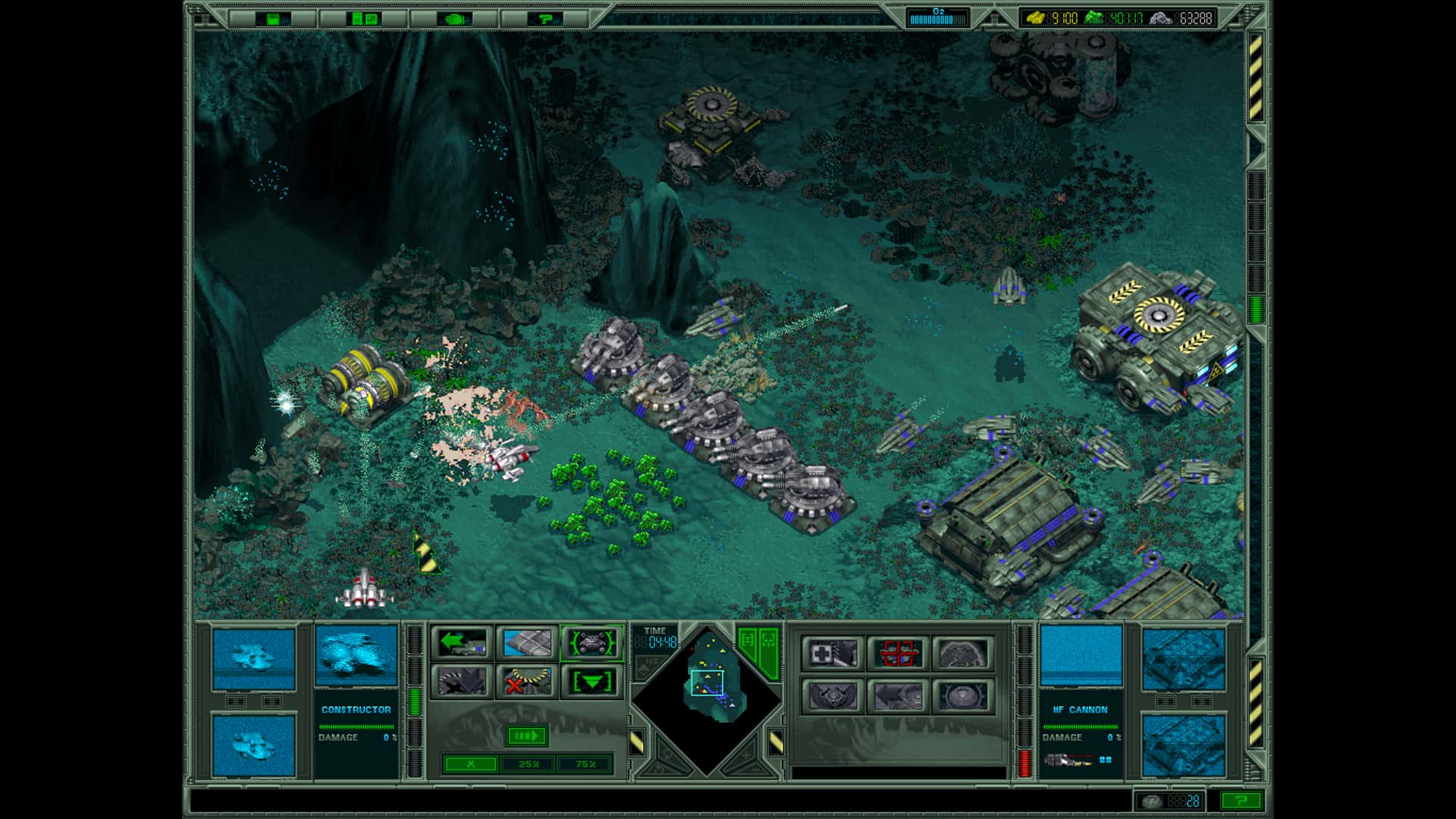Select the 75% allocation button
Image resolution: width=1456 pixels, height=819 pixels.
(x=585, y=765)
